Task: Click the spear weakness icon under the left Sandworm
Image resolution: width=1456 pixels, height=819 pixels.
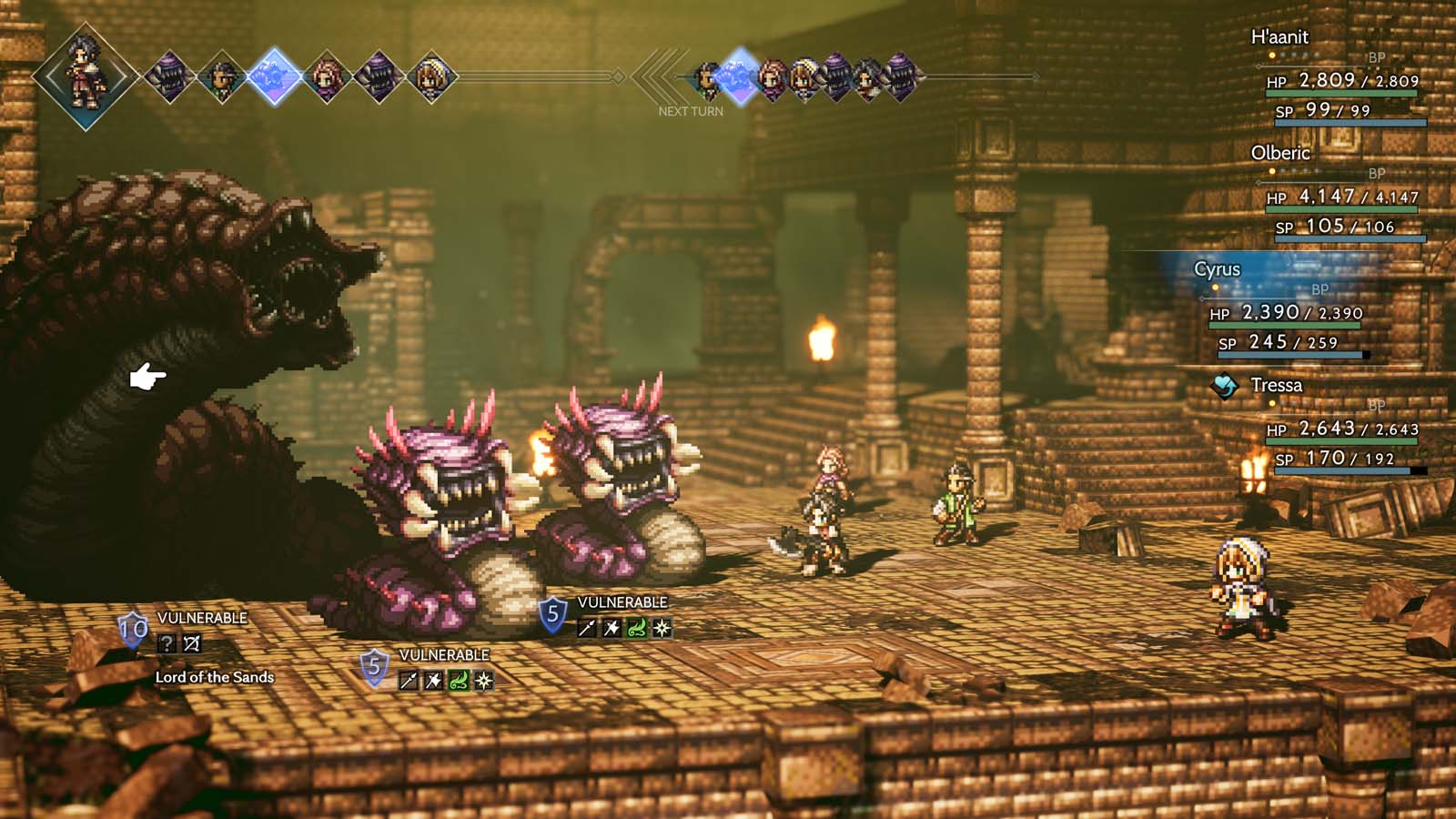Action: (x=407, y=679)
